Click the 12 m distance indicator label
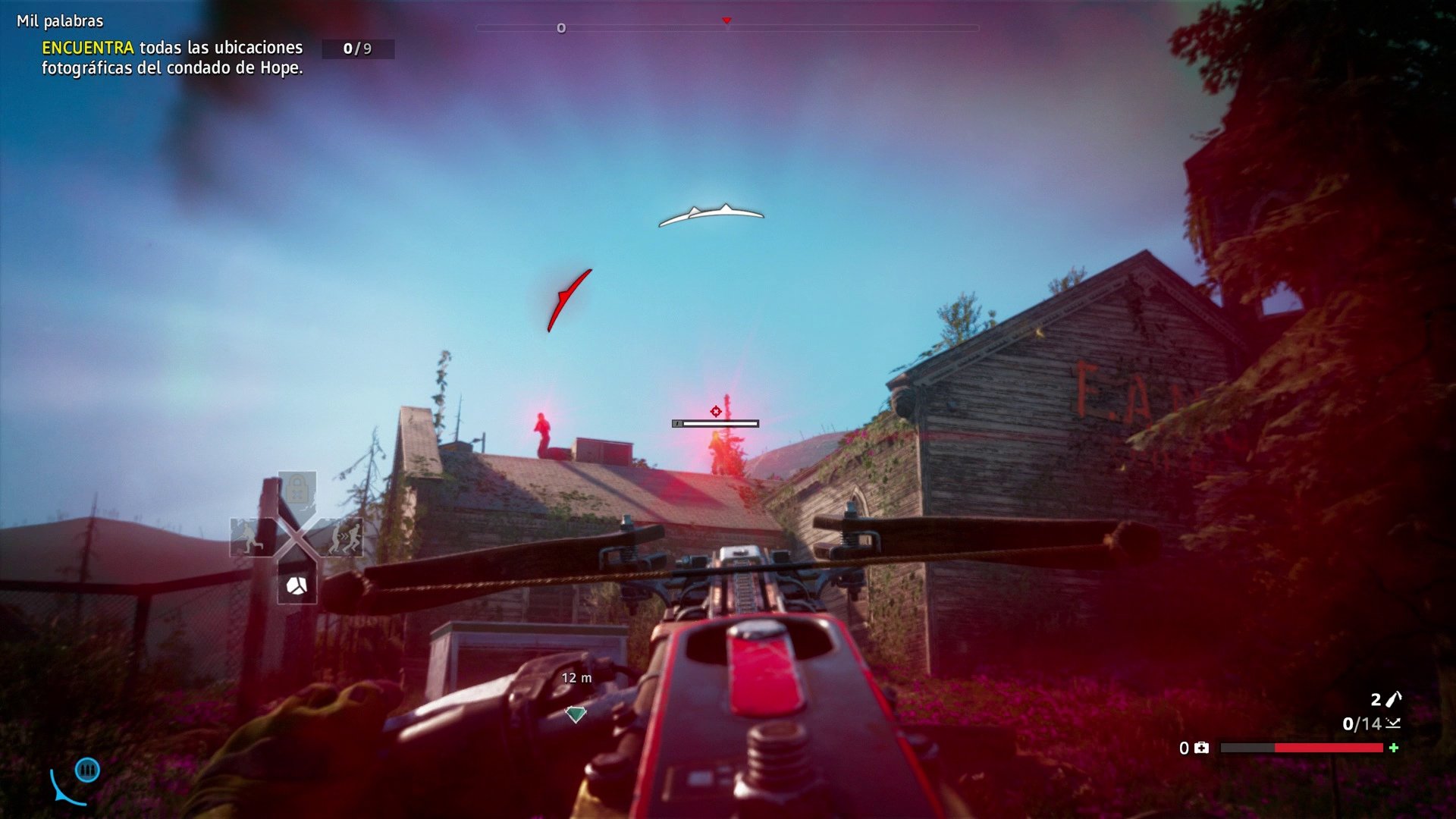Viewport: 1456px width, 819px height. [x=576, y=677]
